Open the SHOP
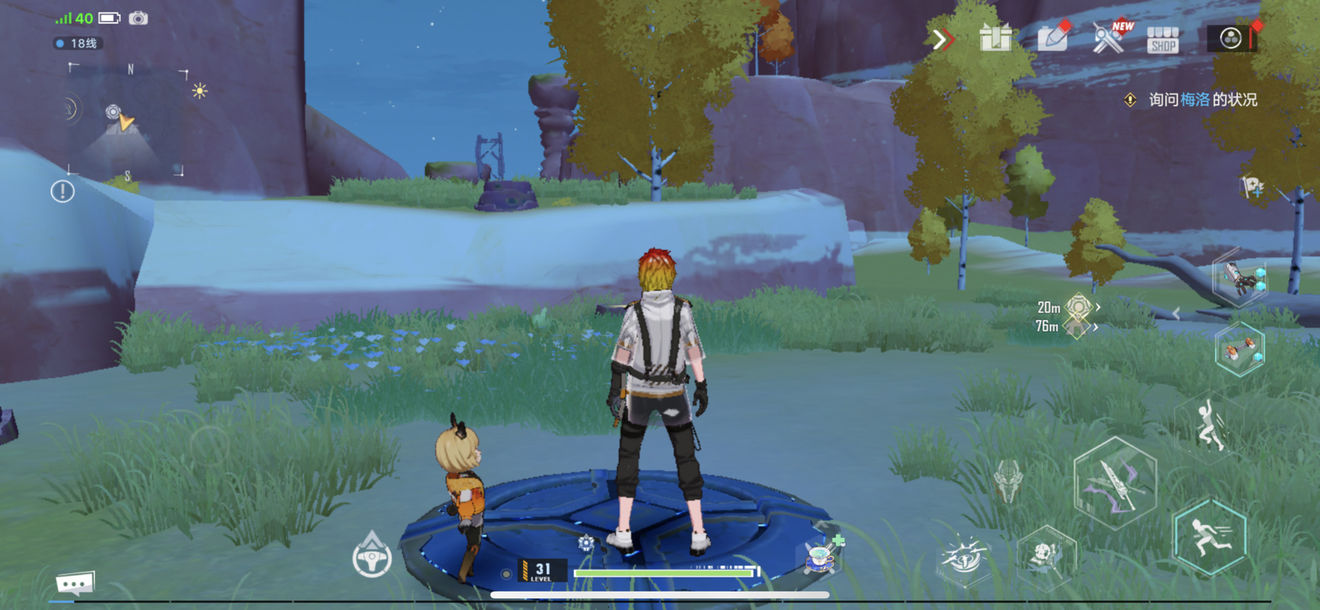The image size is (1320, 610). coord(1163,40)
